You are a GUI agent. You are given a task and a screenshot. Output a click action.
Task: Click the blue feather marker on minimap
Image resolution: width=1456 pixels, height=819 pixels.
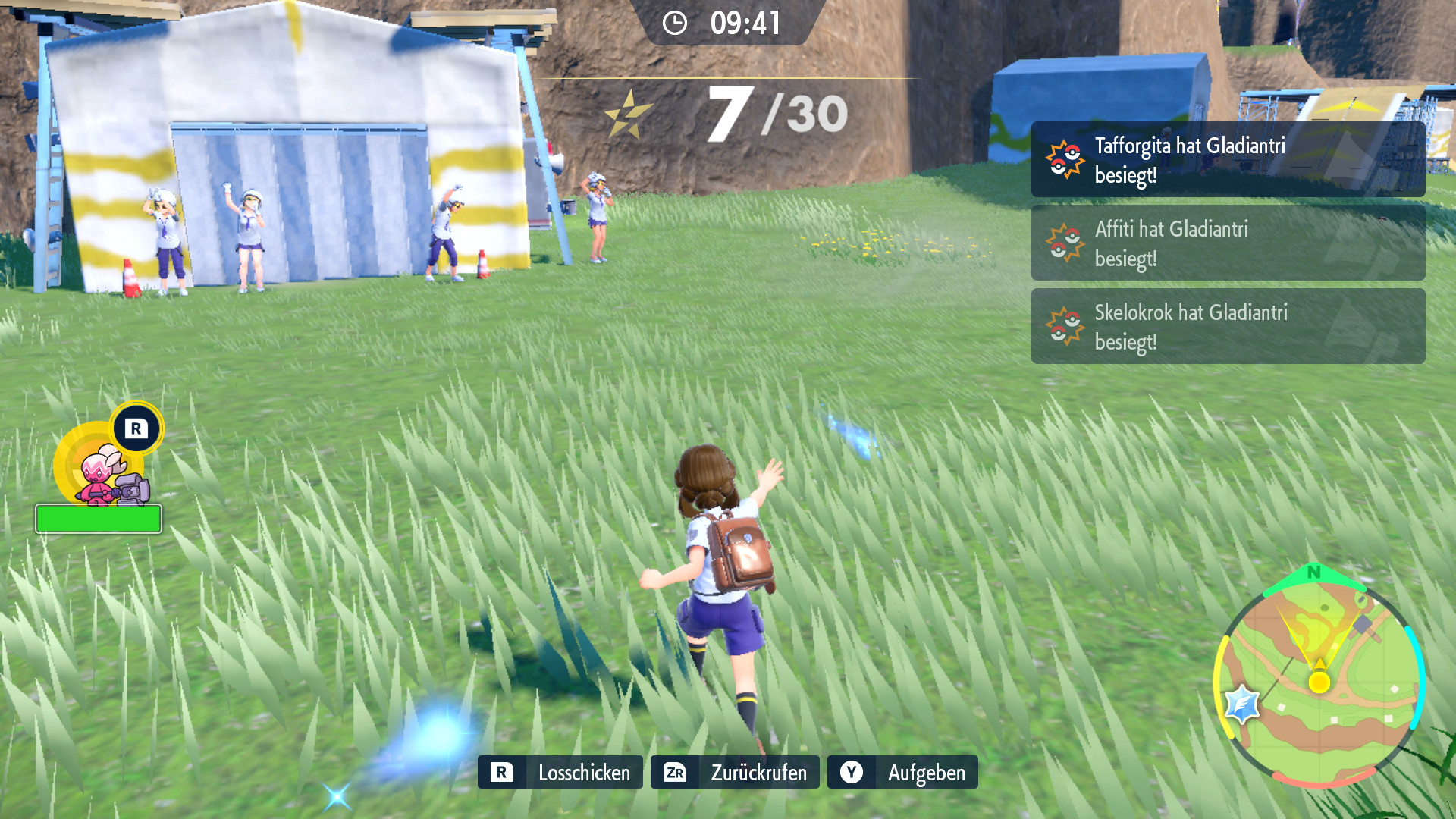point(1242,704)
